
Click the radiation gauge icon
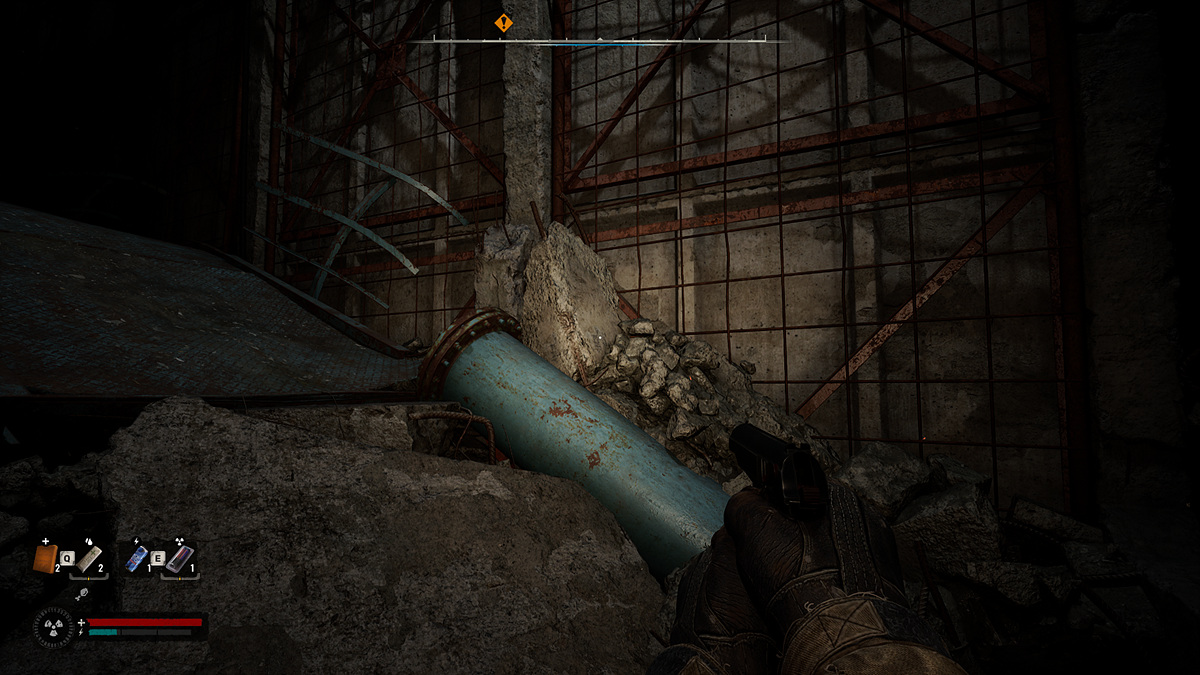coord(52,628)
